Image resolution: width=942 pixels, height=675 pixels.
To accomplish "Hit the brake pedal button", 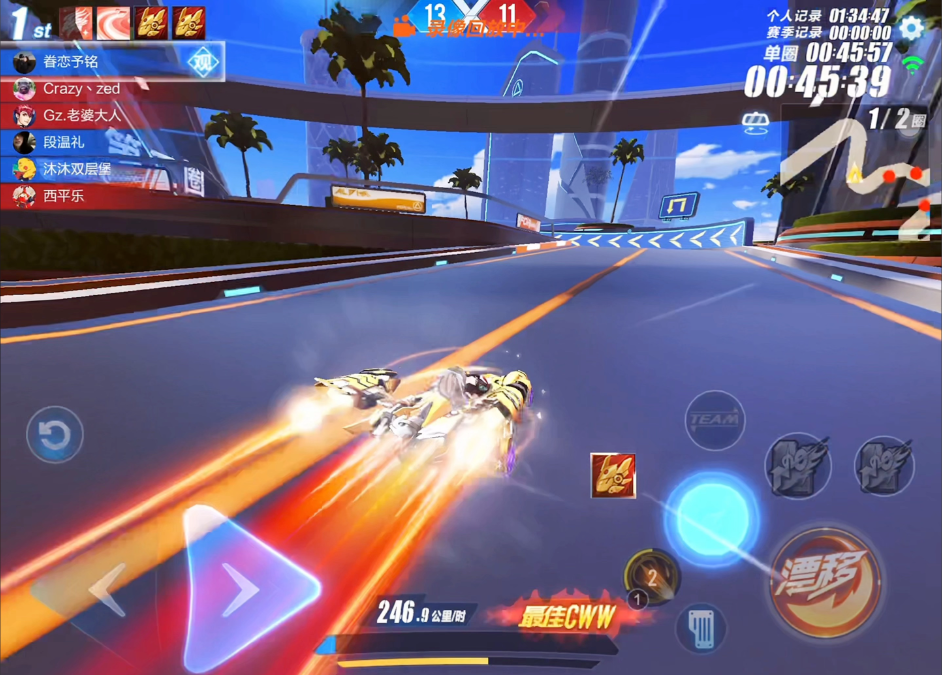I will pyautogui.click(x=700, y=628).
